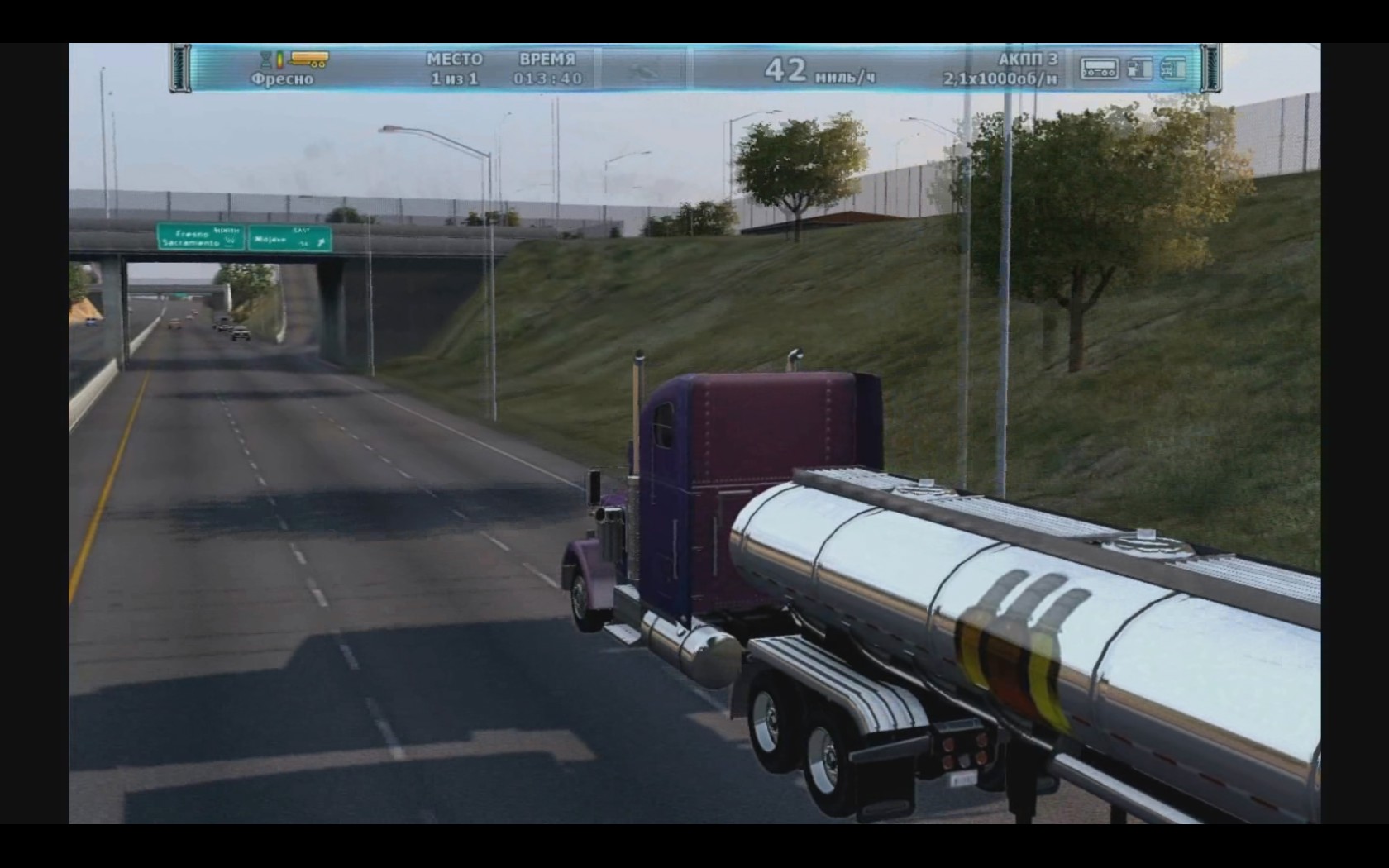Image resolution: width=1389 pixels, height=868 pixels.
Task: Open the truck info panel icon
Action: coord(1172,69)
